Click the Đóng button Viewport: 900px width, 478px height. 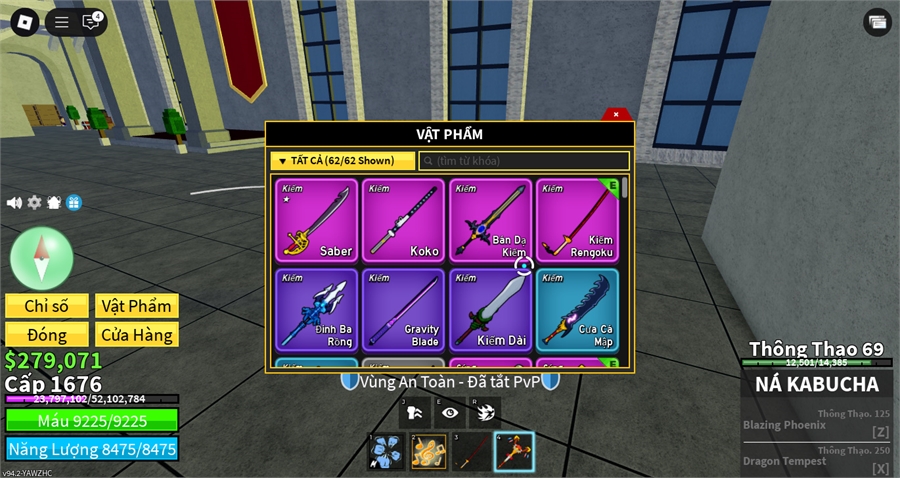tap(45, 335)
